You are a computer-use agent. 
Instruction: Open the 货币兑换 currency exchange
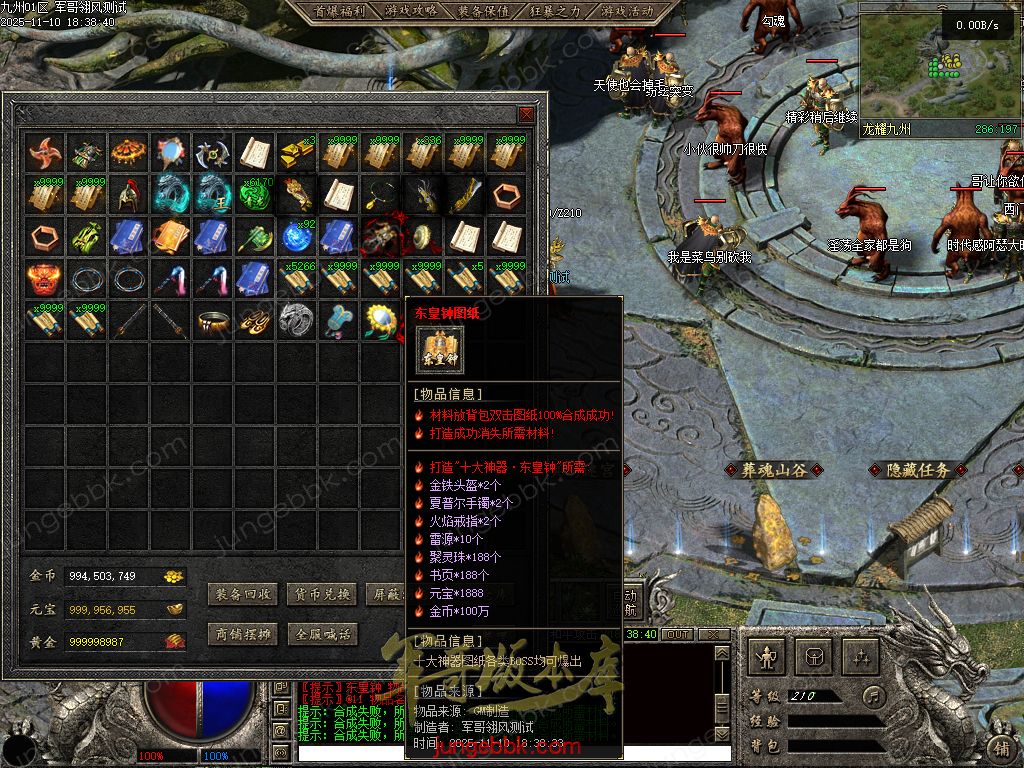tap(322, 594)
